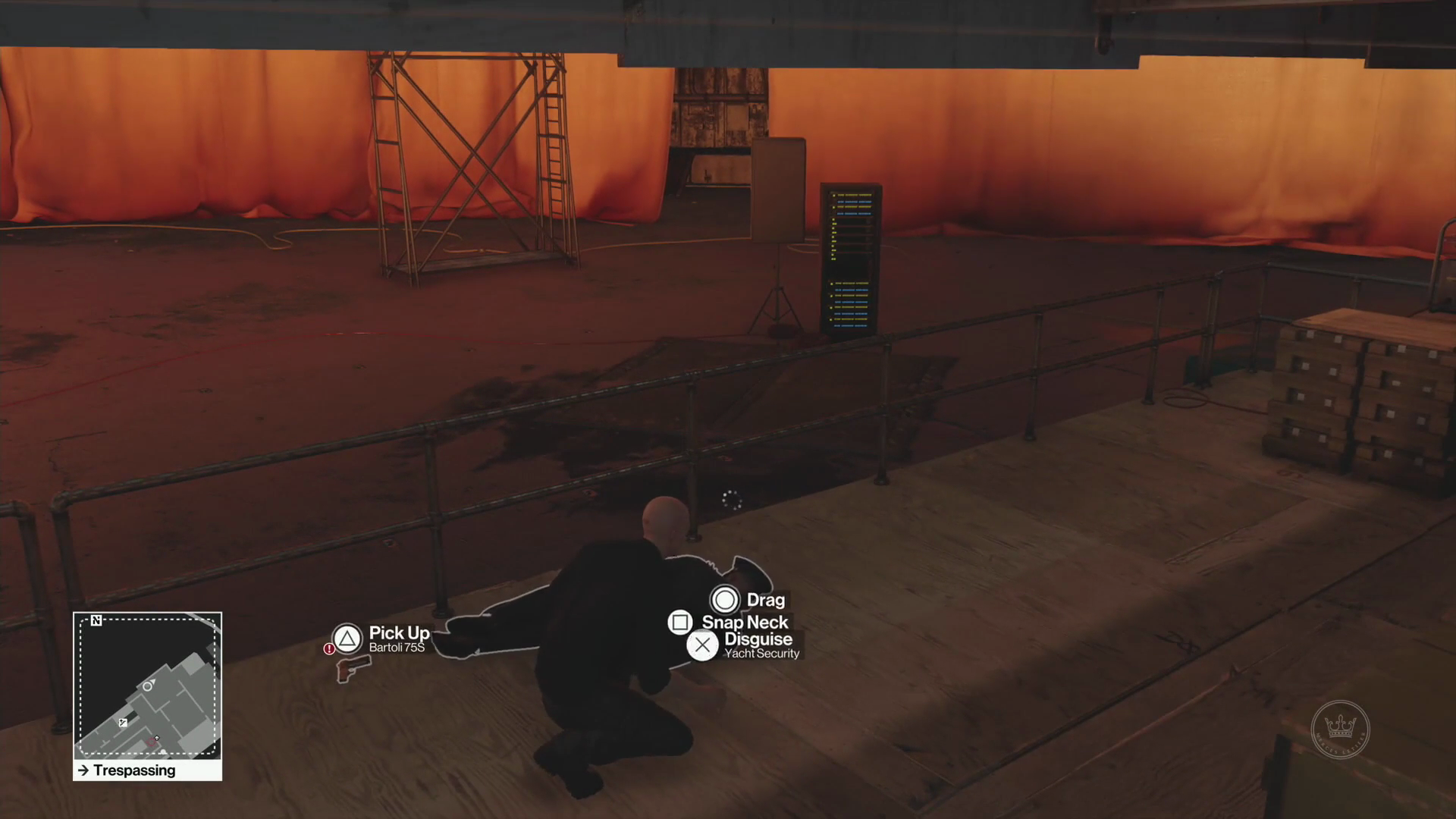This screenshot has height=819, width=1456.
Task: Select the Circle button prompt for Drag
Action: [725, 600]
